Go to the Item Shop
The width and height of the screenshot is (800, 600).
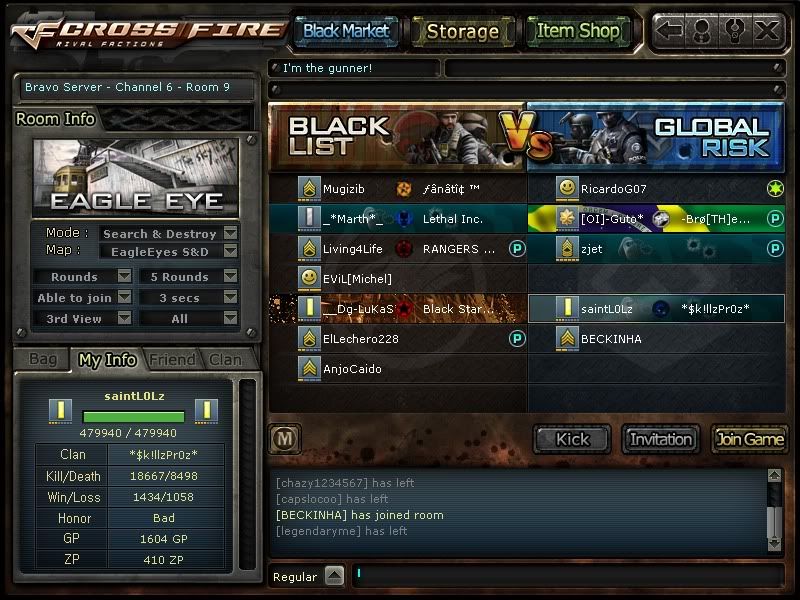578,31
